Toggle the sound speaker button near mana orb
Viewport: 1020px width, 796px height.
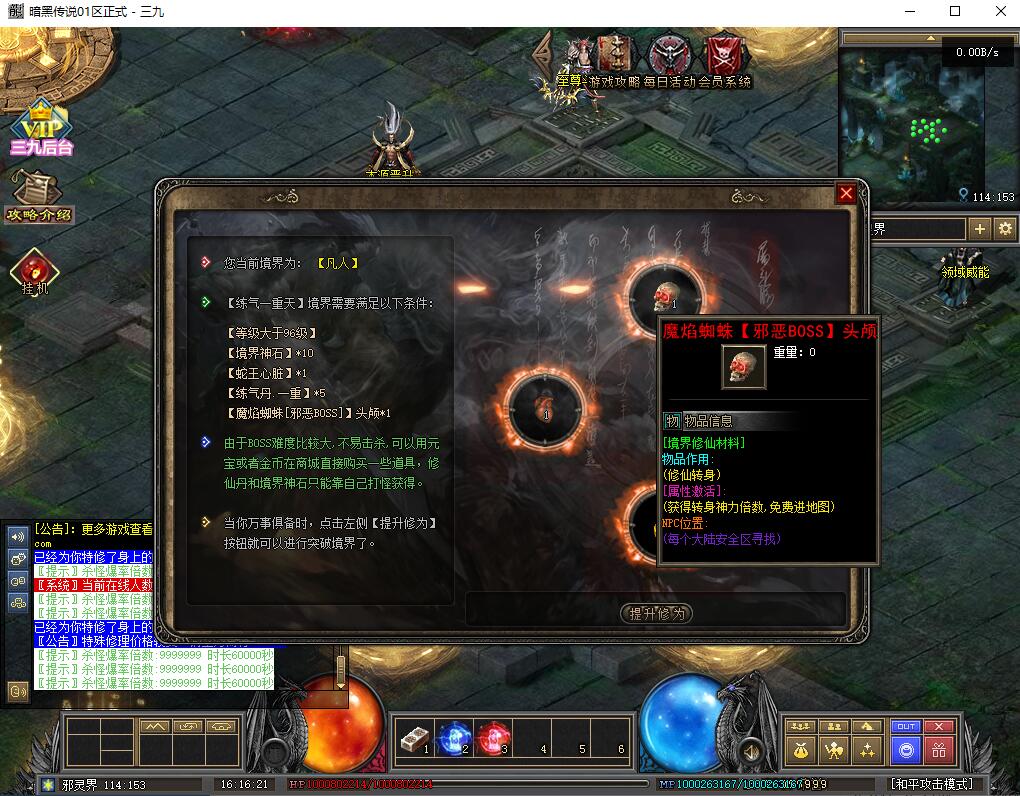(748, 750)
